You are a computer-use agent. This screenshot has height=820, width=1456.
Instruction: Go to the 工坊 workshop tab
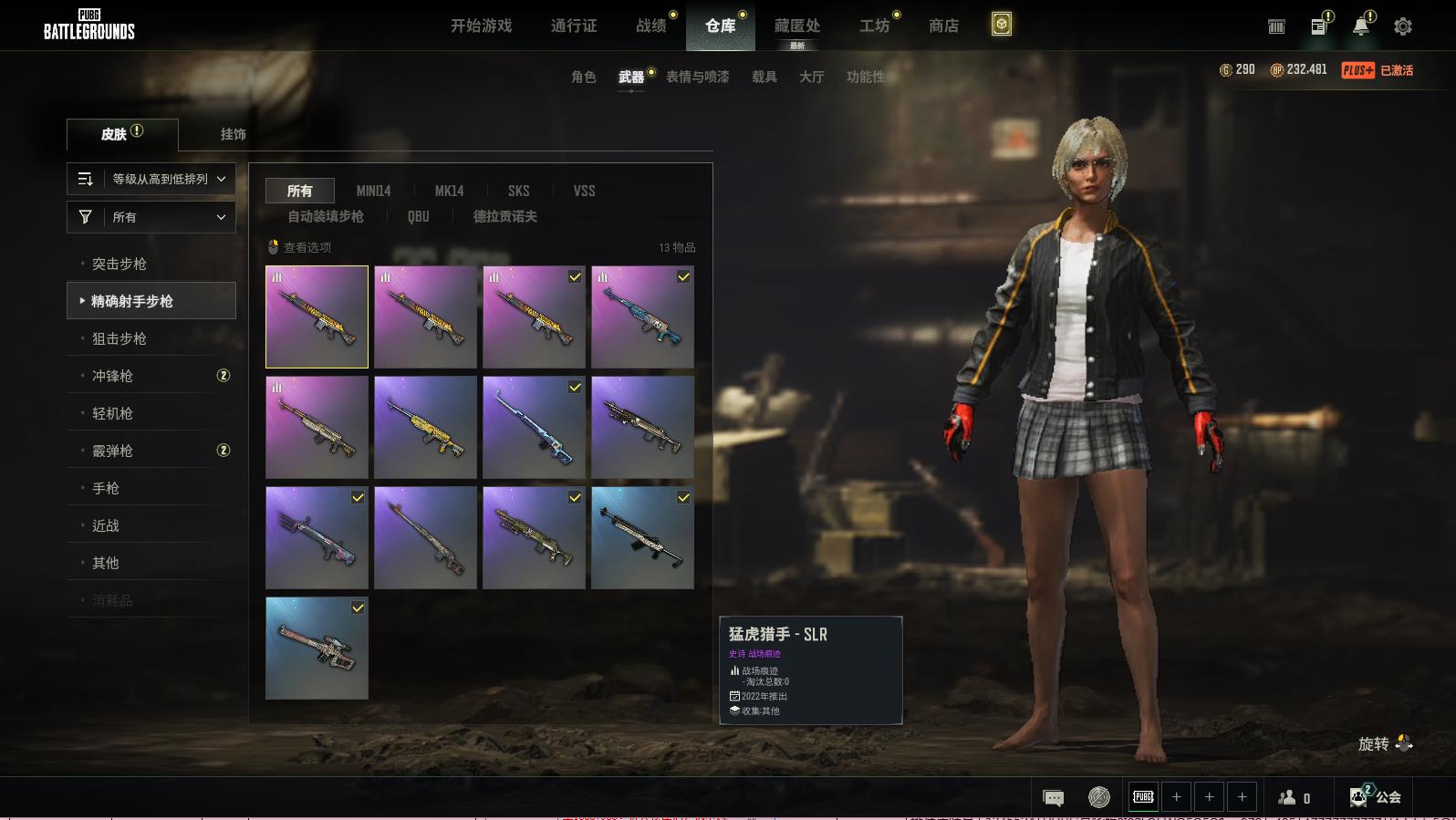tap(874, 26)
